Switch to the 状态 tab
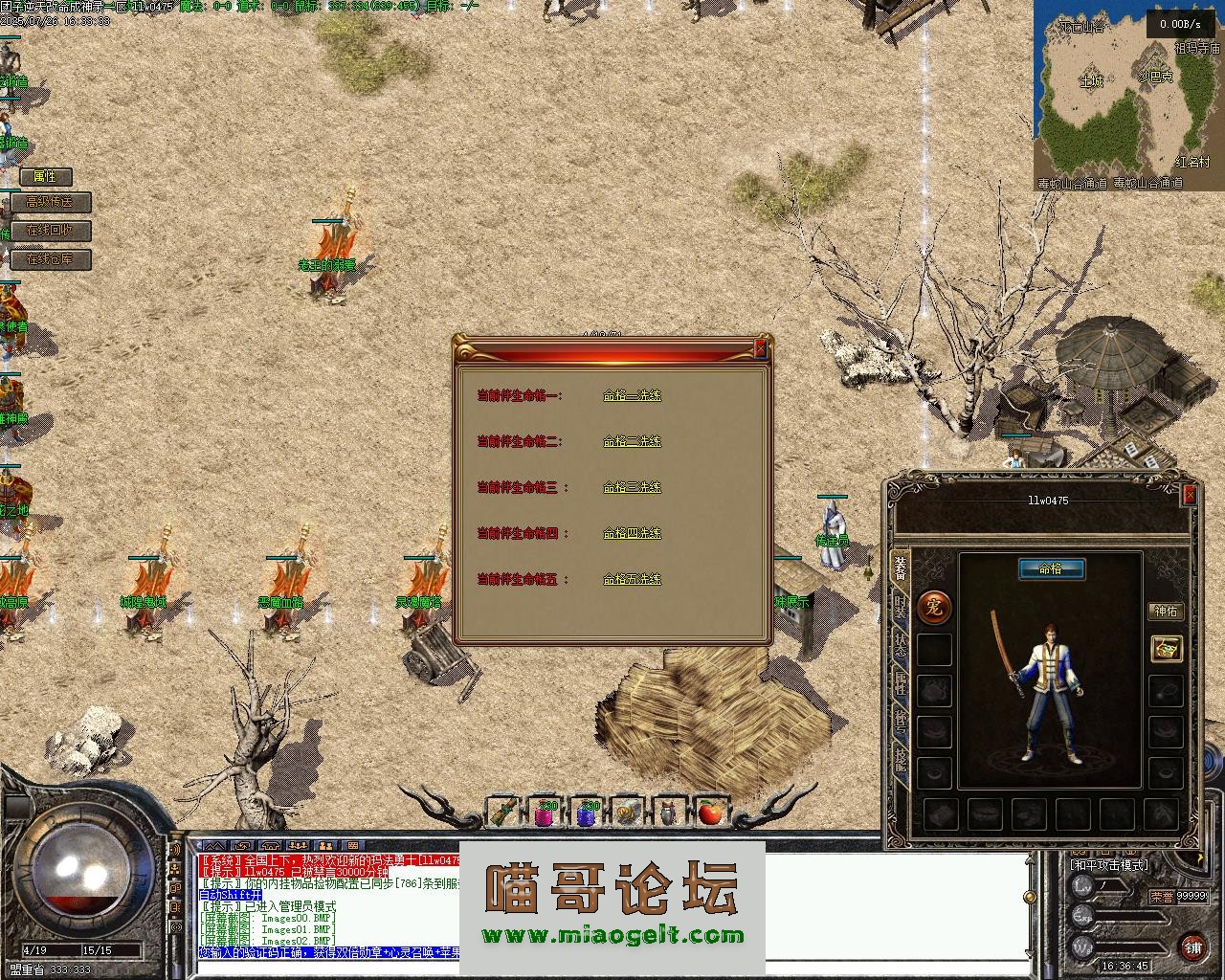The image size is (1225, 980). pos(900,644)
